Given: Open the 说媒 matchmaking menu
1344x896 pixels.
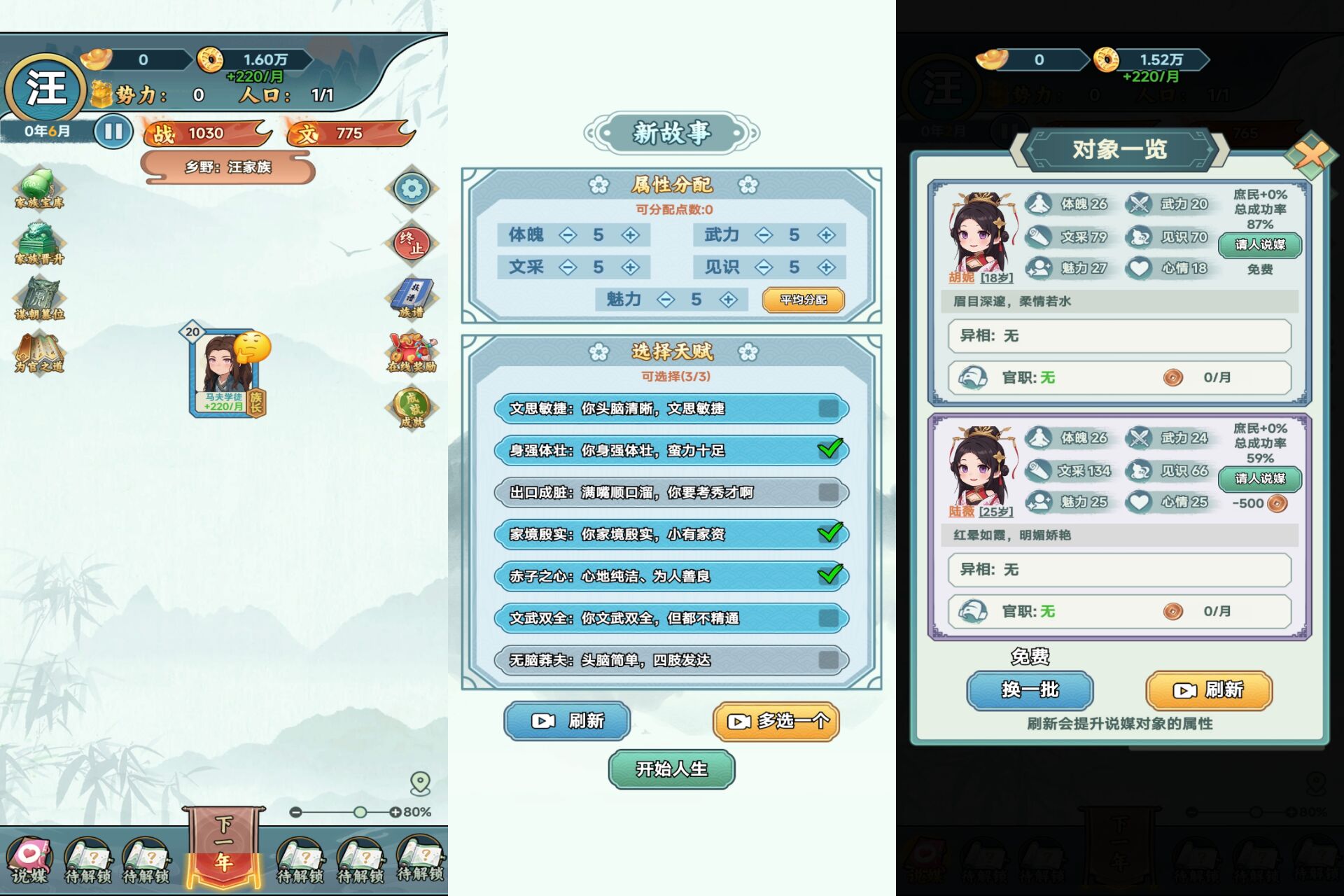Looking at the screenshot, I should click(29, 861).
